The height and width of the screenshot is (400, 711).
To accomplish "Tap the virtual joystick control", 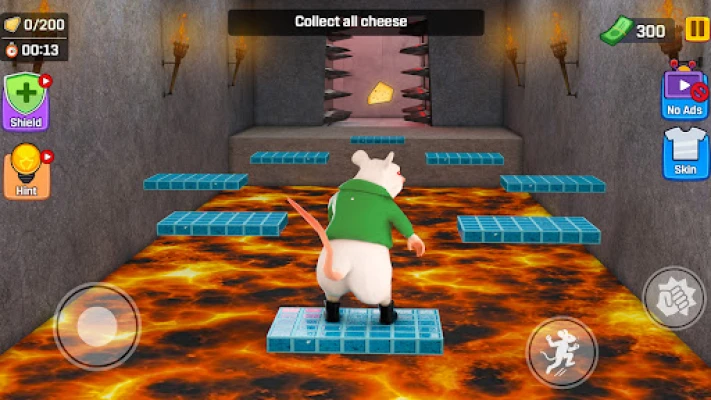I will 97,326.
